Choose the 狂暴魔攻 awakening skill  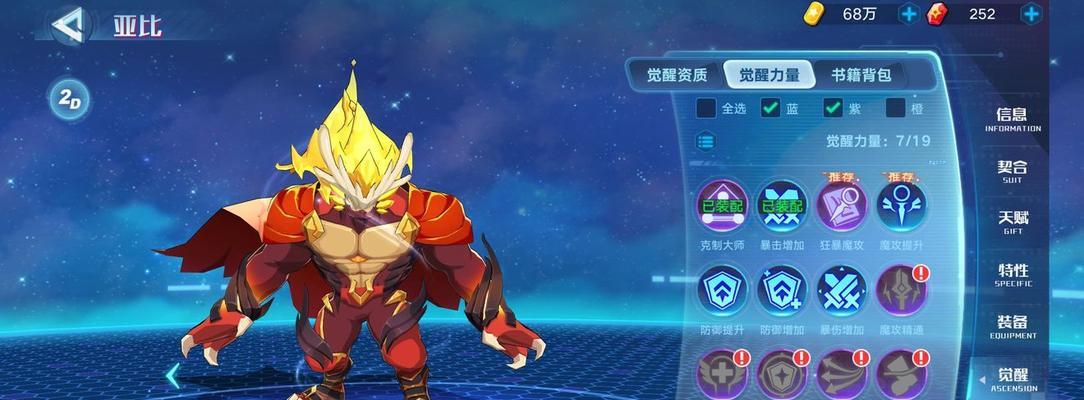tap(841, 206)
